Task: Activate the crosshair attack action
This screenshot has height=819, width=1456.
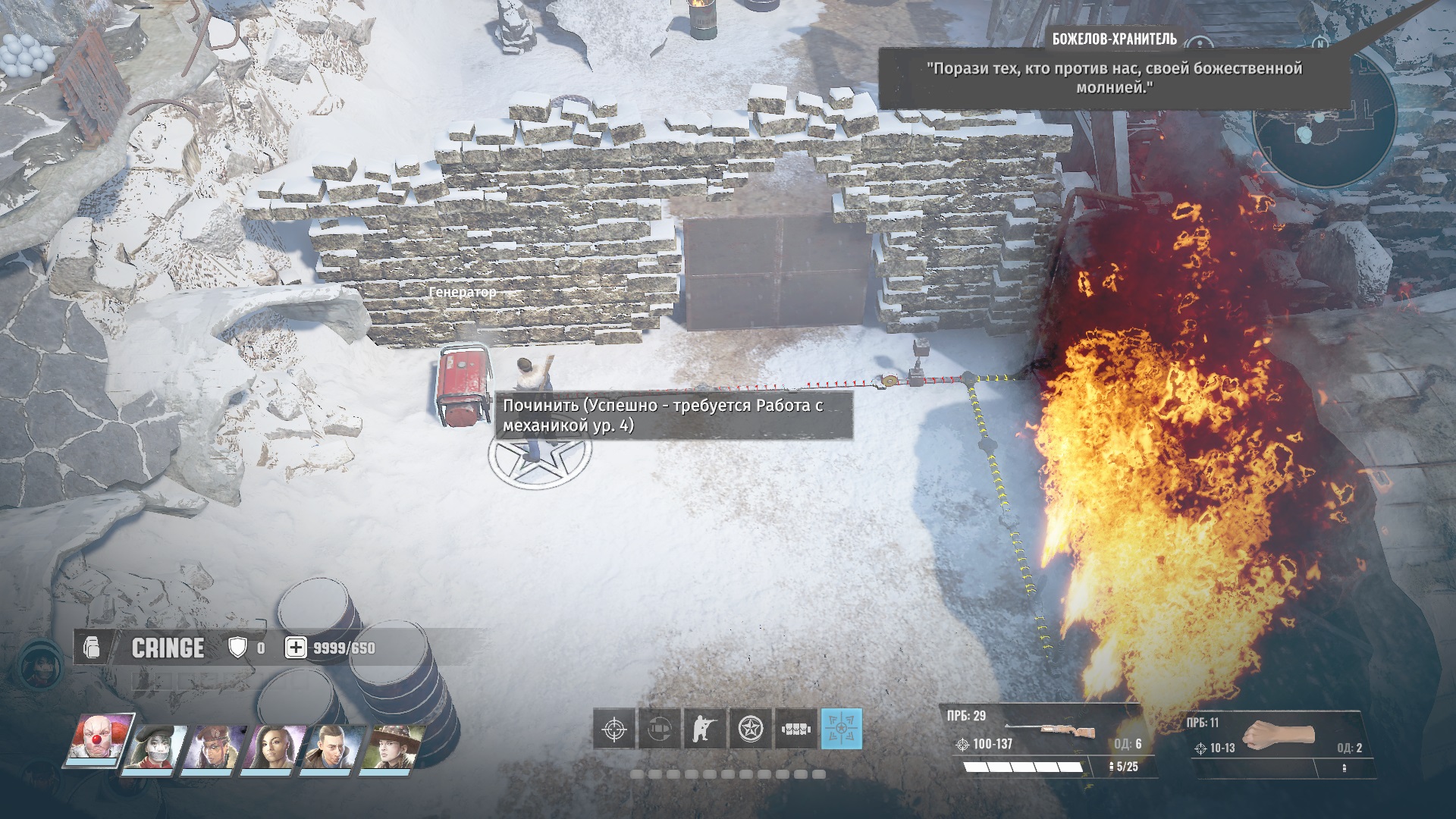Action: point(613,730)
